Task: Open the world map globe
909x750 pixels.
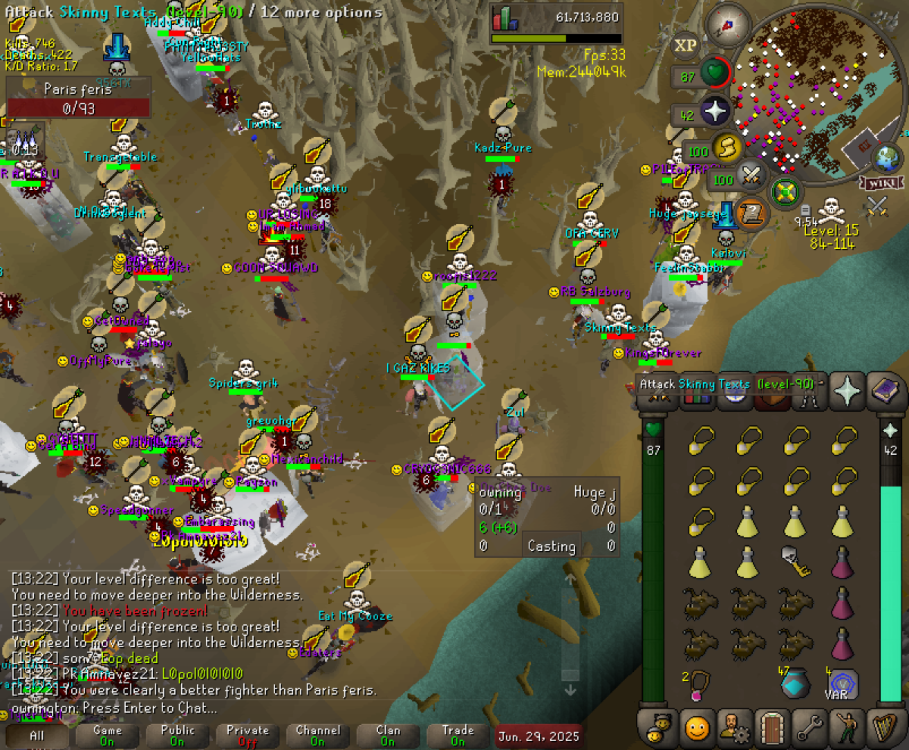Action: tap(887, 158)
